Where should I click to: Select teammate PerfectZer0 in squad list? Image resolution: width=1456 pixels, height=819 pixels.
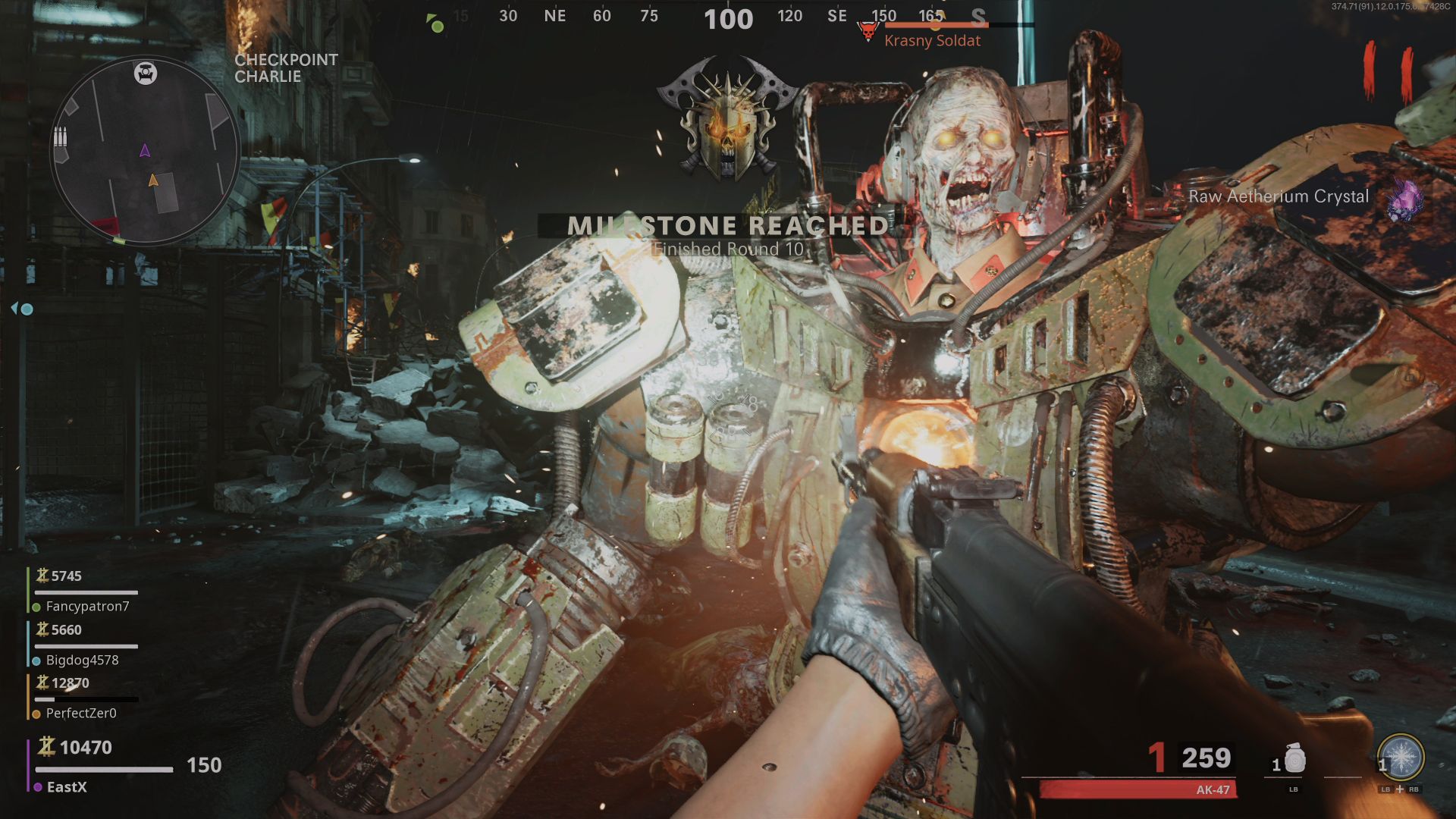pyautogui.click(x=81, y=713)
